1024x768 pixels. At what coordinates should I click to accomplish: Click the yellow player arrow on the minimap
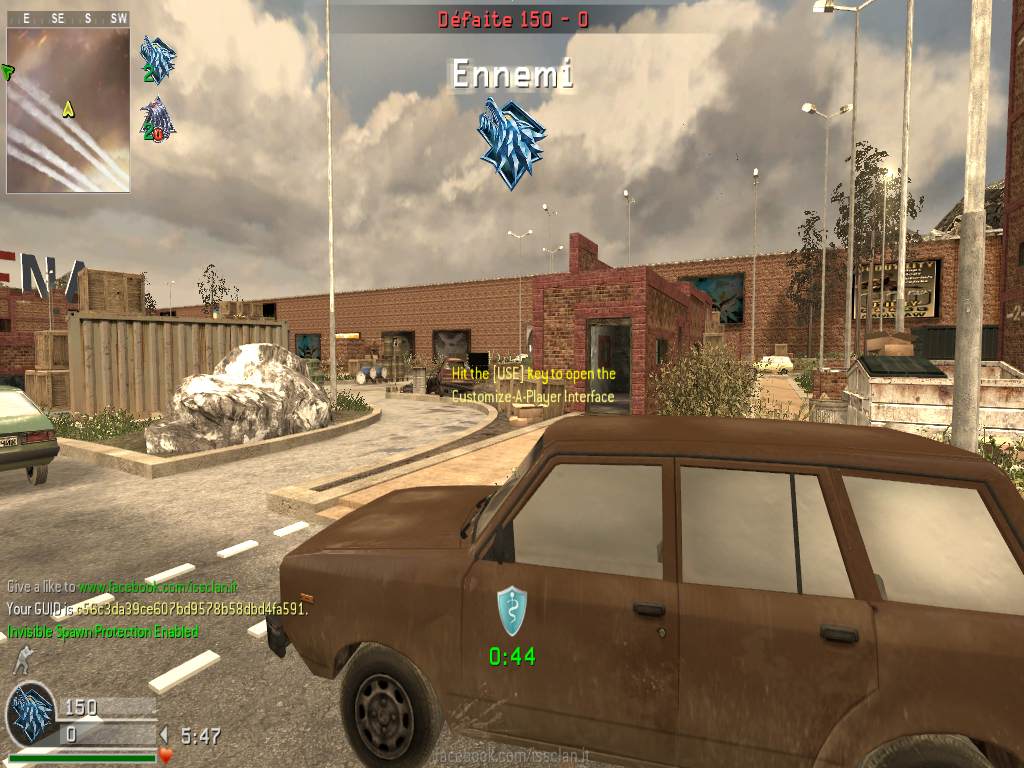pos(68,108)
